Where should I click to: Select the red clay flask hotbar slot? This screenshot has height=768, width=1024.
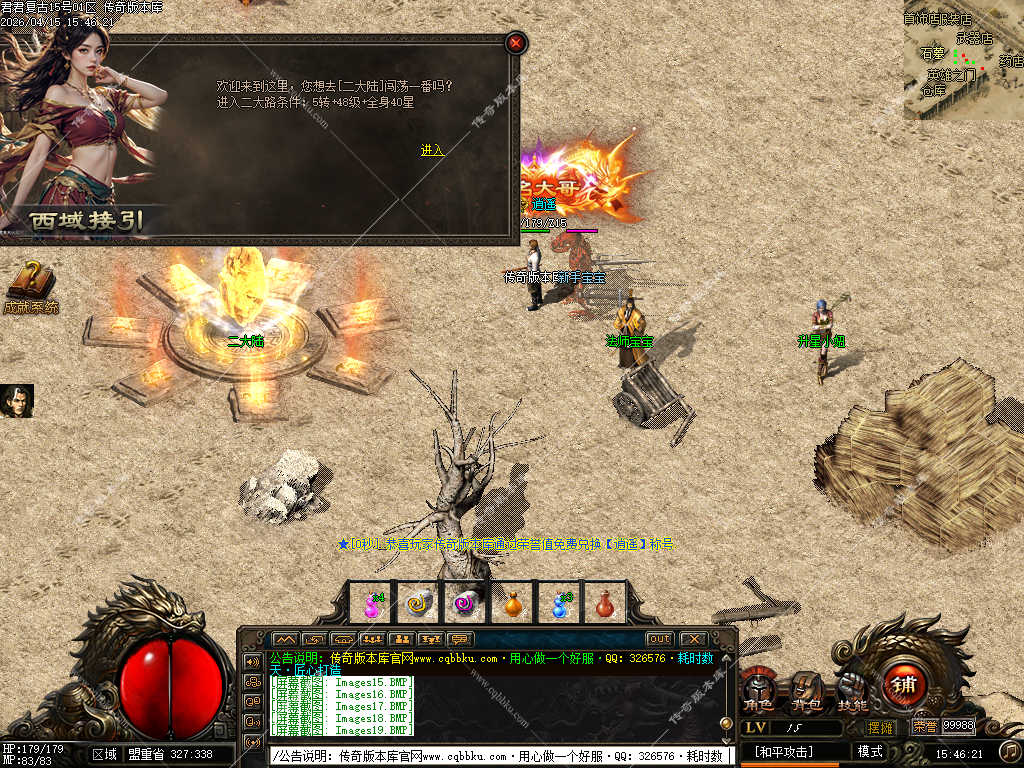(x=605, y=604)
